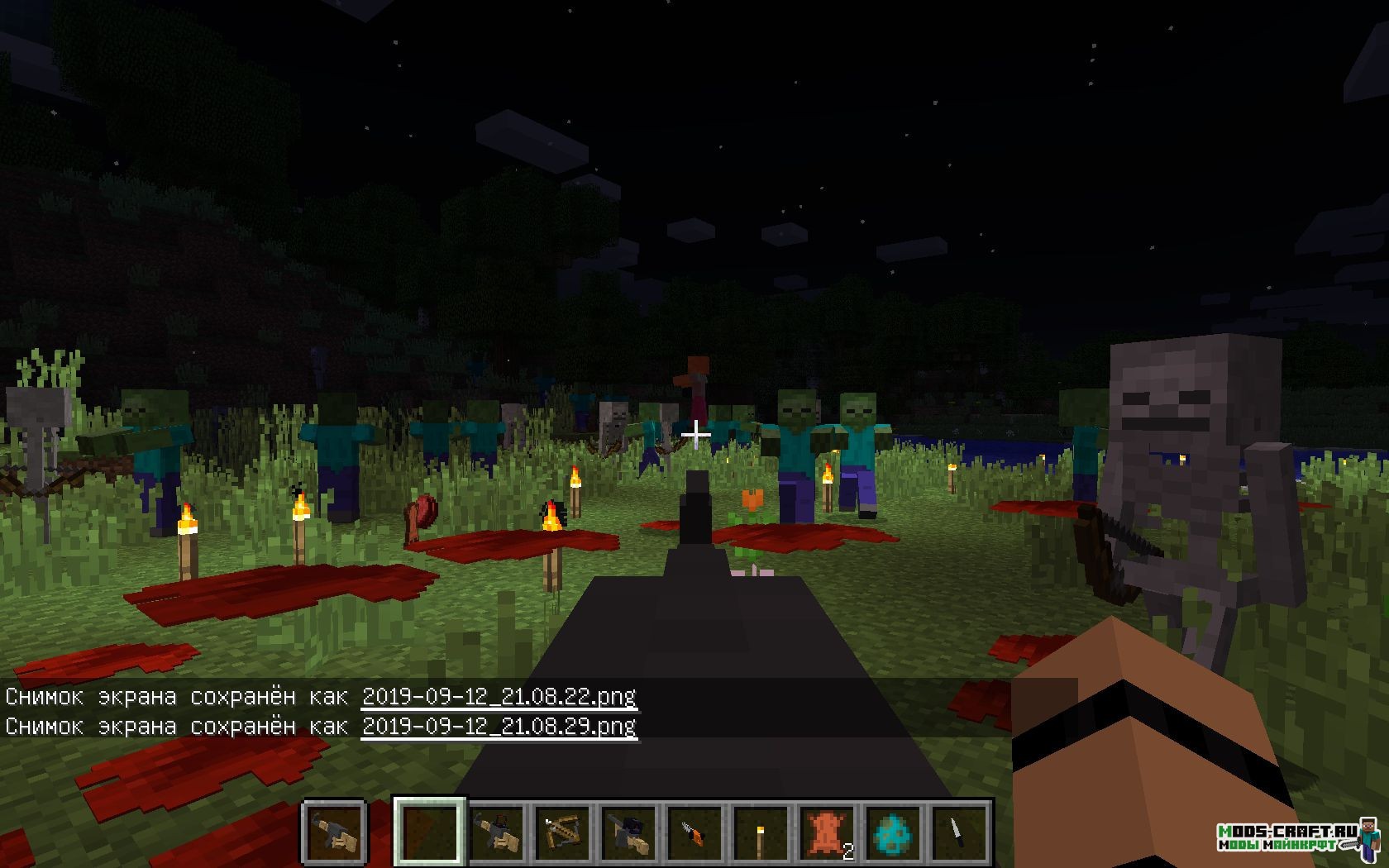Select the off-hand rifle slot
Viewport: 1389px width, 868px height.
335,830
